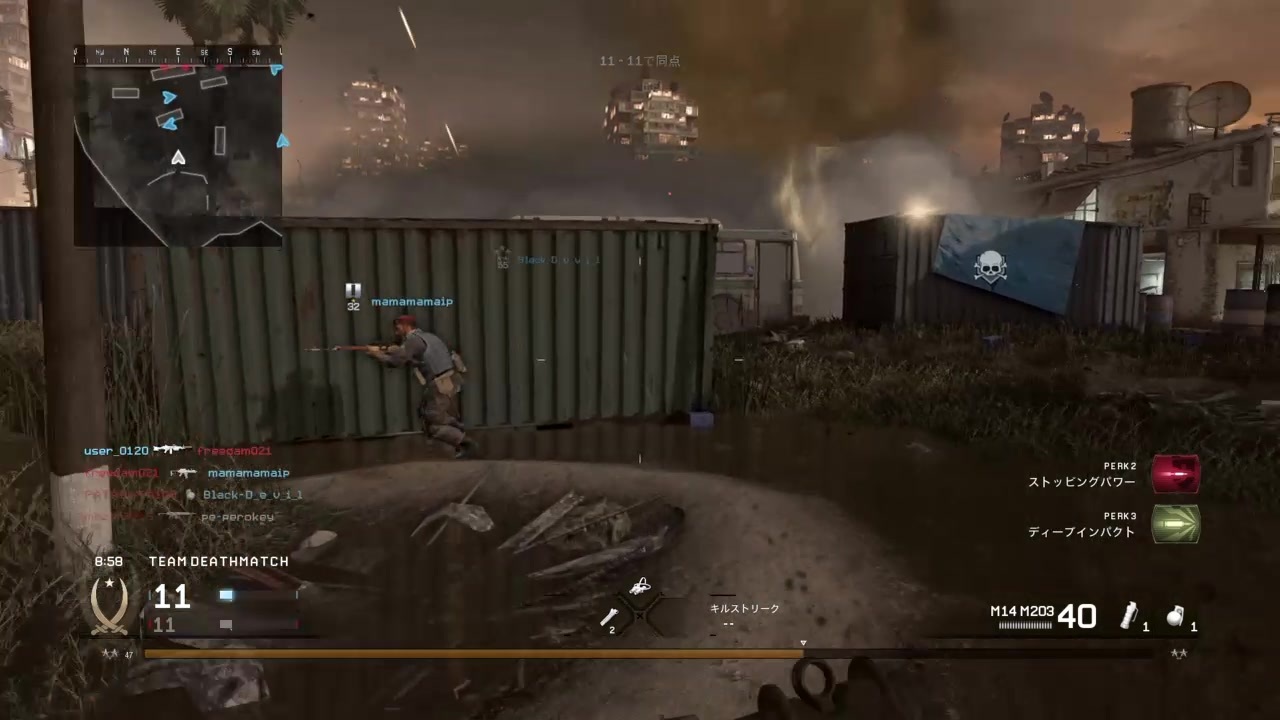Open the compass heading strip above the minimap
1280x720 pixels.
tap(178, 52)
